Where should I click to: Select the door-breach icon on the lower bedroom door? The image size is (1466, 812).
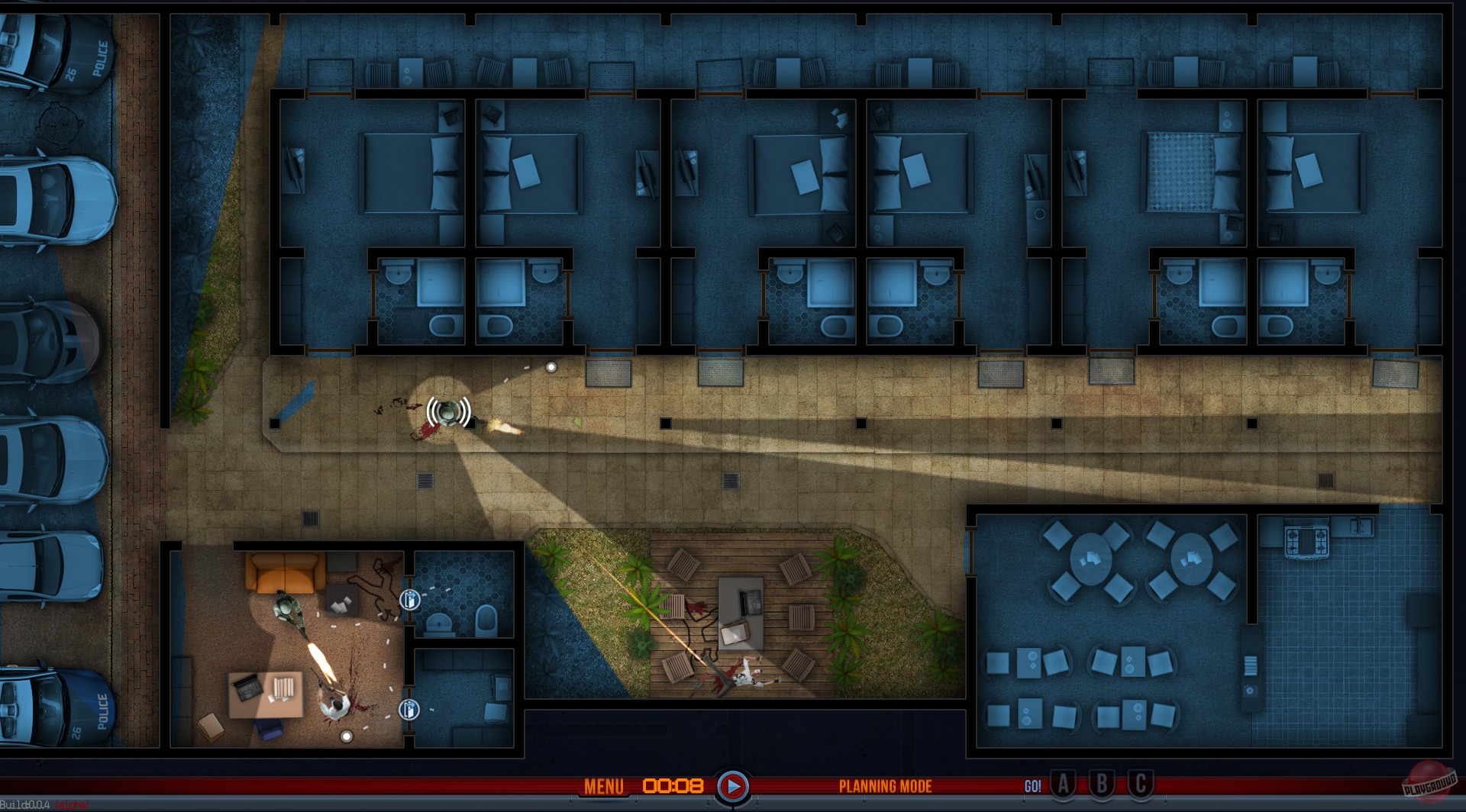click(411, 708)
